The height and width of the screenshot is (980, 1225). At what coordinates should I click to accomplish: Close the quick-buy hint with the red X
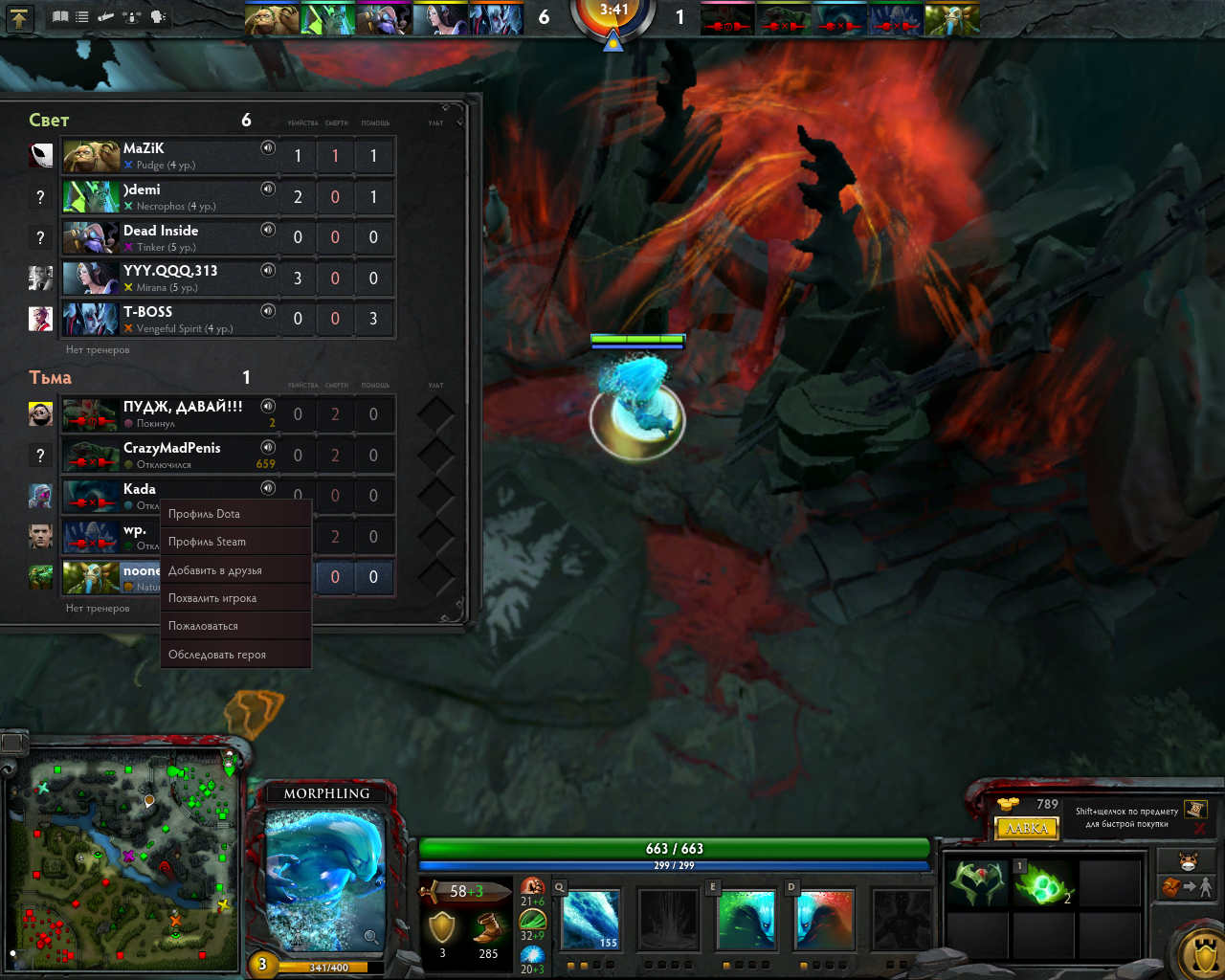pyautogui.click(x=1199, y=828)
